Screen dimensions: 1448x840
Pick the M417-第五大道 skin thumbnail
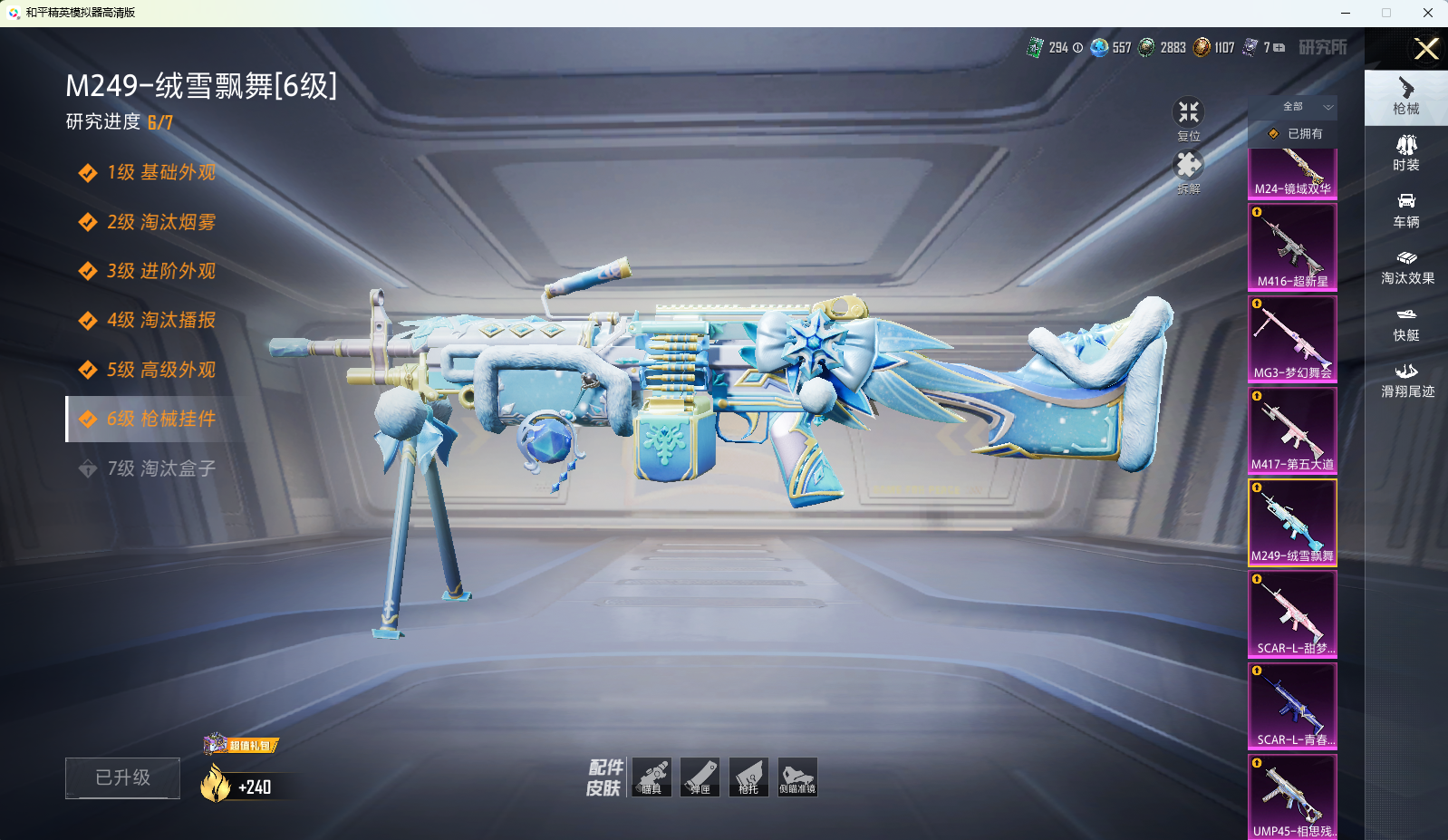click(x=1292, y=430)
